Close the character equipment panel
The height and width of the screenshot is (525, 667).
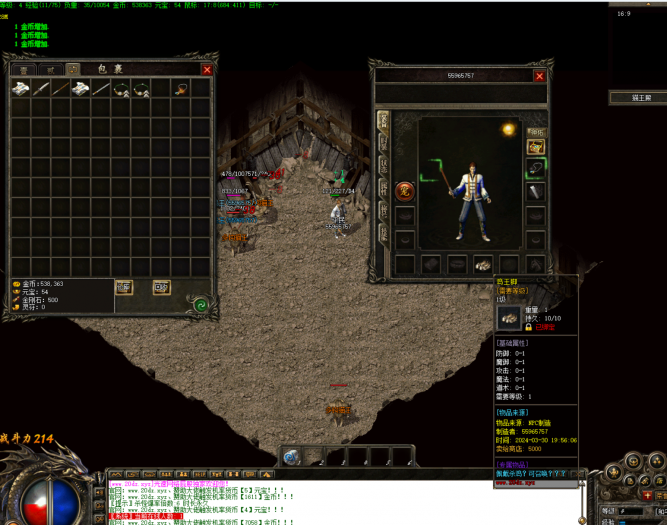(539, 76)
